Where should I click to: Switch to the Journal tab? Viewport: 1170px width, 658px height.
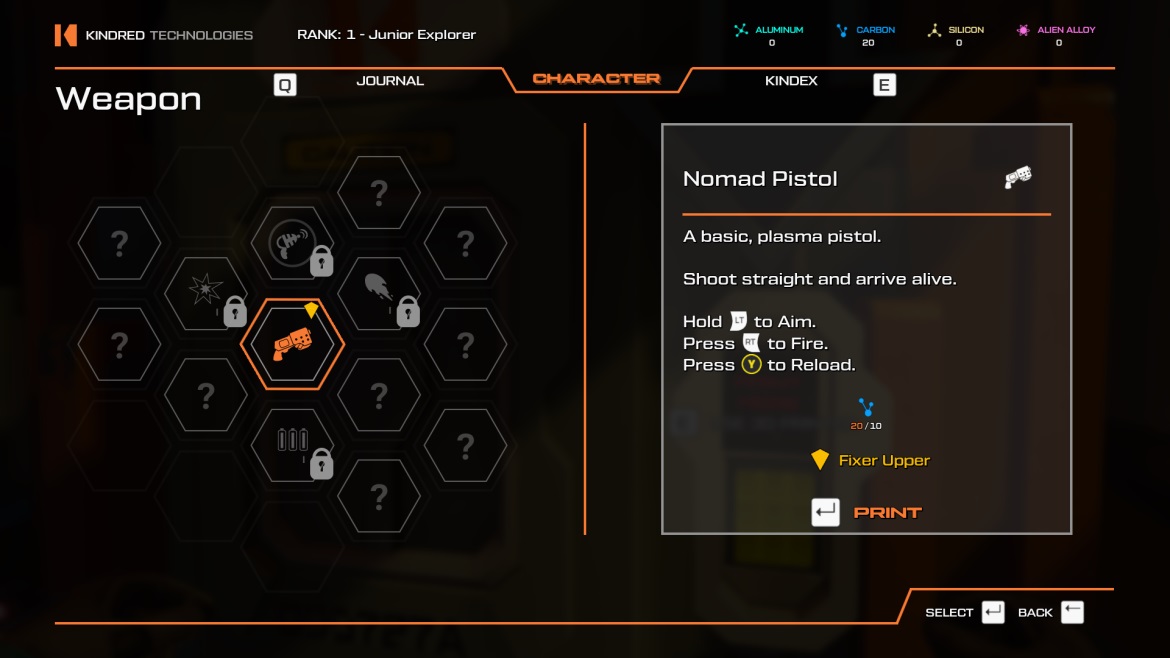(390, 81)
